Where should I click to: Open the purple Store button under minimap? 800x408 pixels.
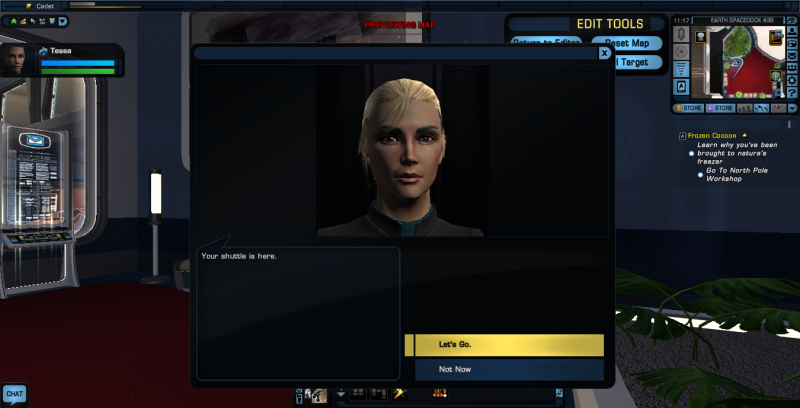721,107
